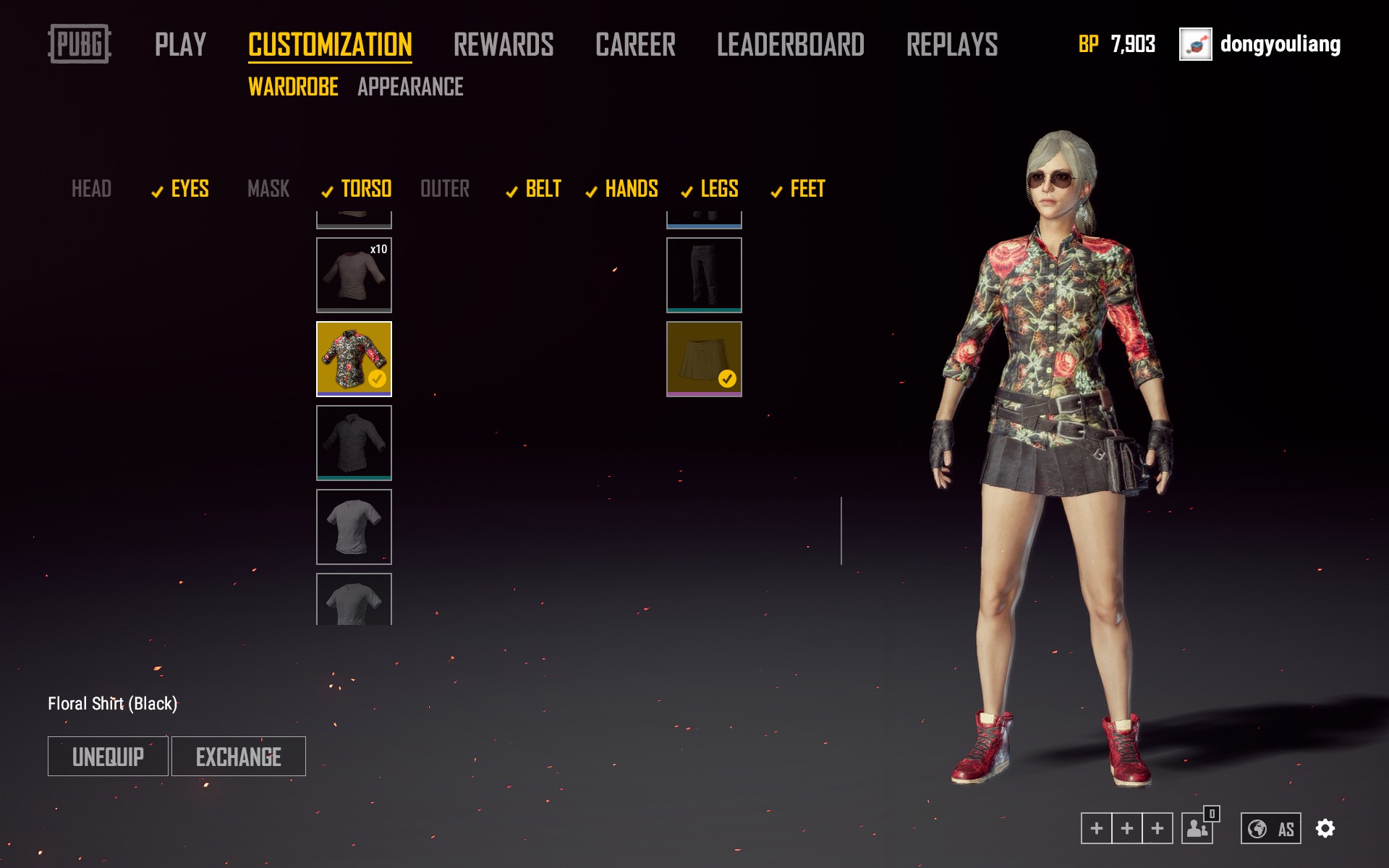Viewport: 1389px width, 868px height.
Task: Unequip the Floral Shirt
Action: click(x=108, y=757)
